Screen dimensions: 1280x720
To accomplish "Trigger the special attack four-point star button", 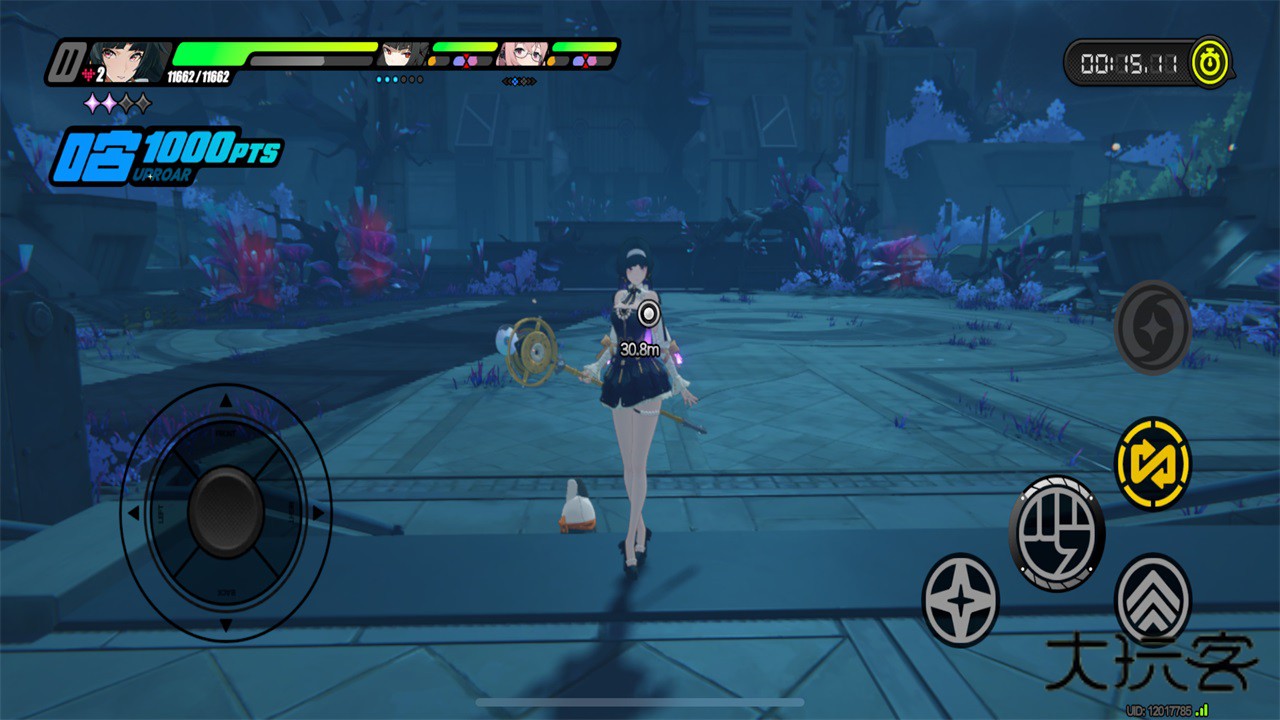I will click(960, 599).
